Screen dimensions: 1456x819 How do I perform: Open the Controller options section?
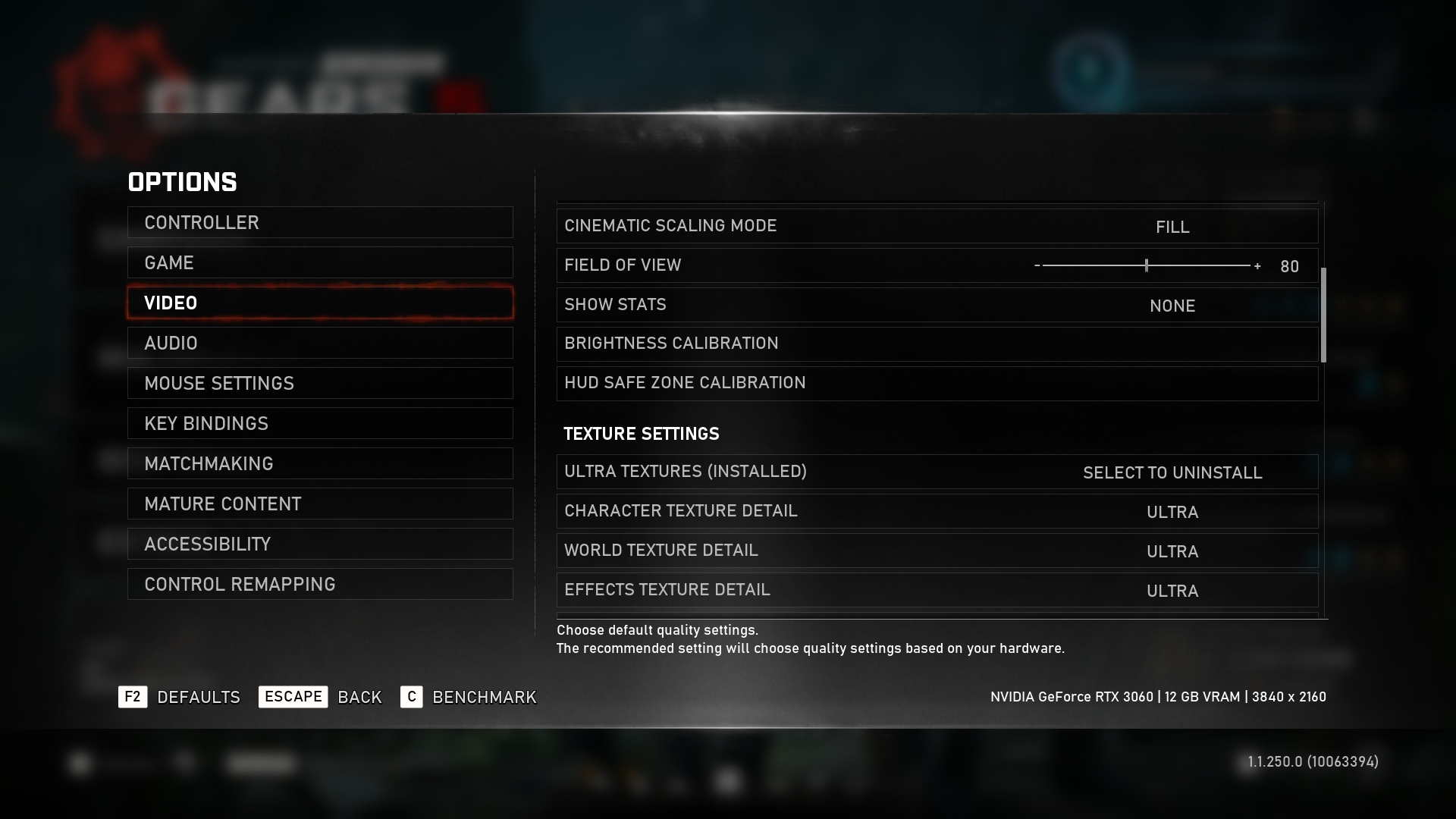click(x=320, y=222)
